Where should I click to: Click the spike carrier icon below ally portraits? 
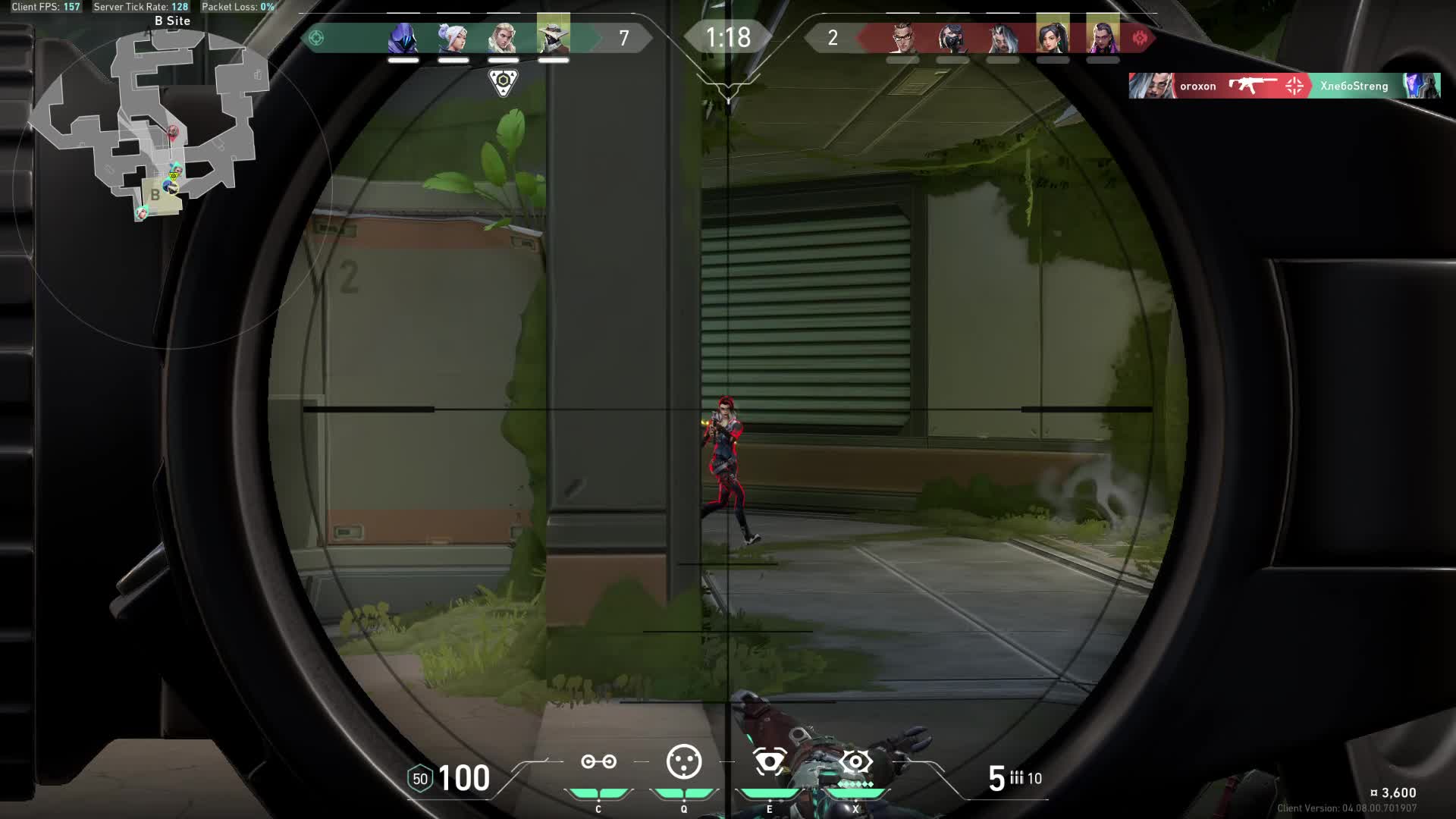(x=503, y=82)
